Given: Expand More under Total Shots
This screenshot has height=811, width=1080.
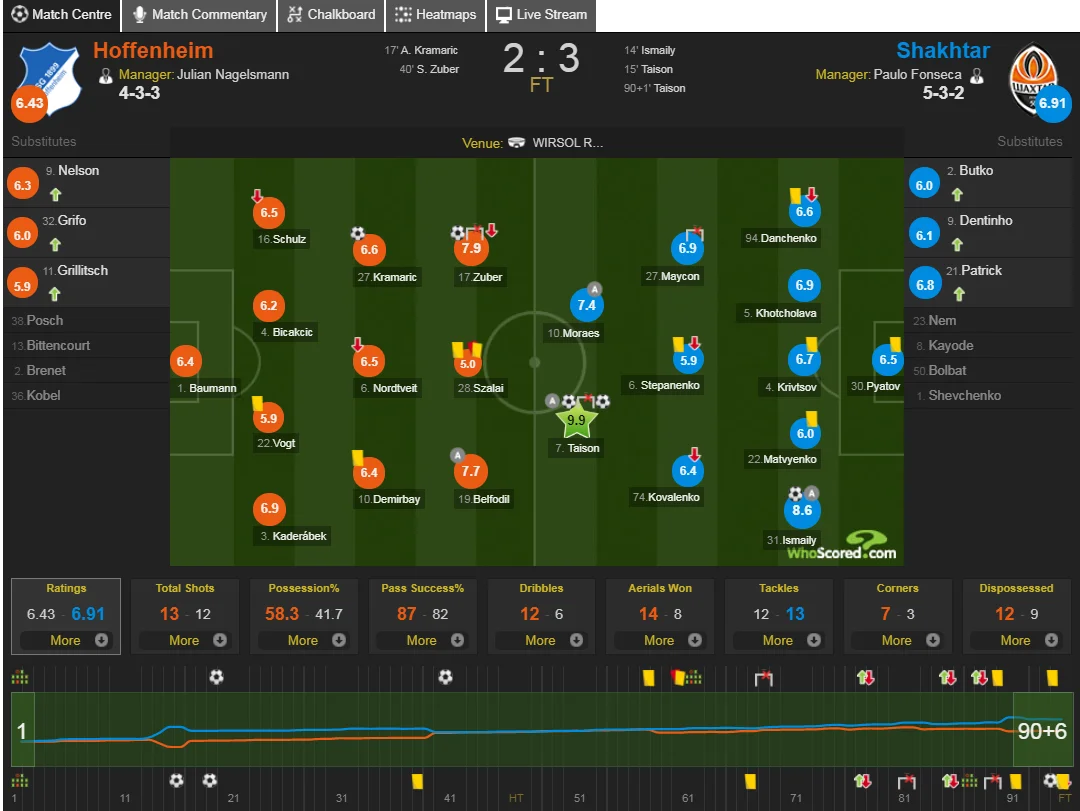Looking at the screenshot, I should click(x=184, y=640).
